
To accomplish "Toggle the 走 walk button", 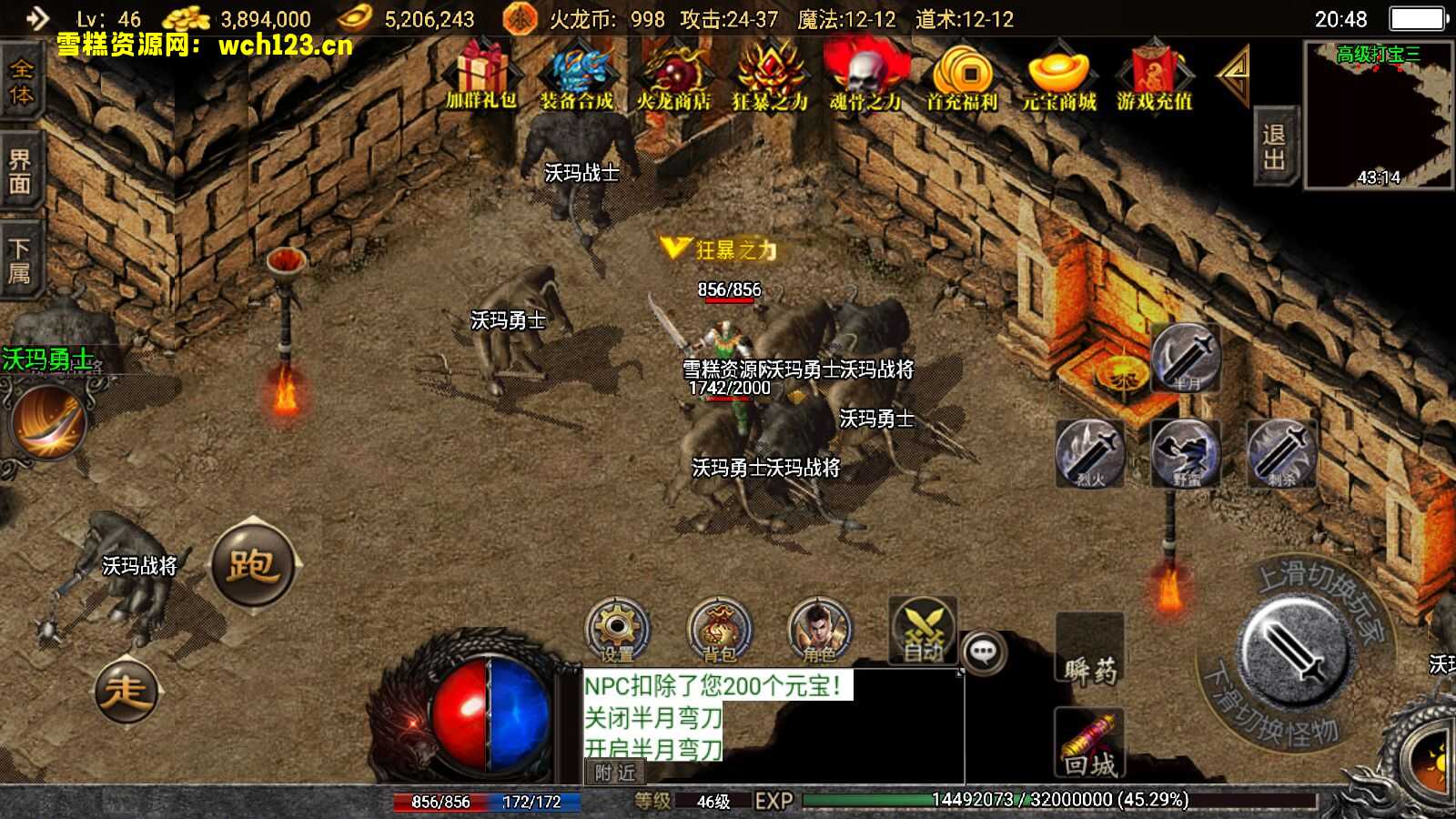I will pyautogui.click(x=126, y=692).
